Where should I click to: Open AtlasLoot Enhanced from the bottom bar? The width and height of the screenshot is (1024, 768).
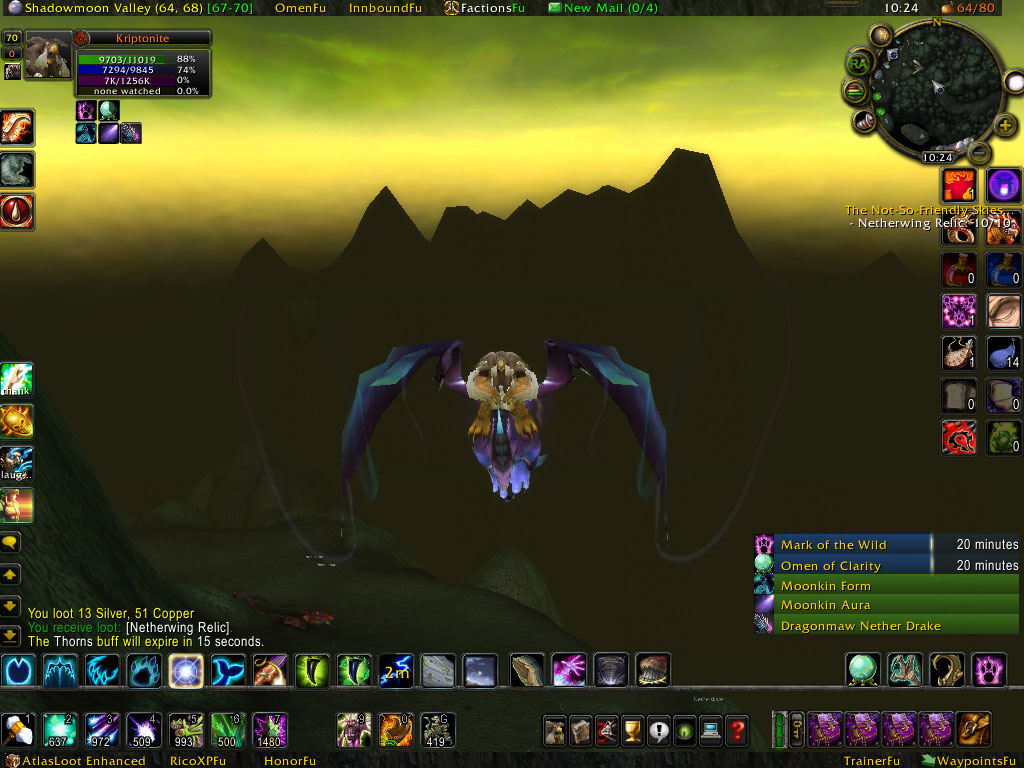click(85, 761)
